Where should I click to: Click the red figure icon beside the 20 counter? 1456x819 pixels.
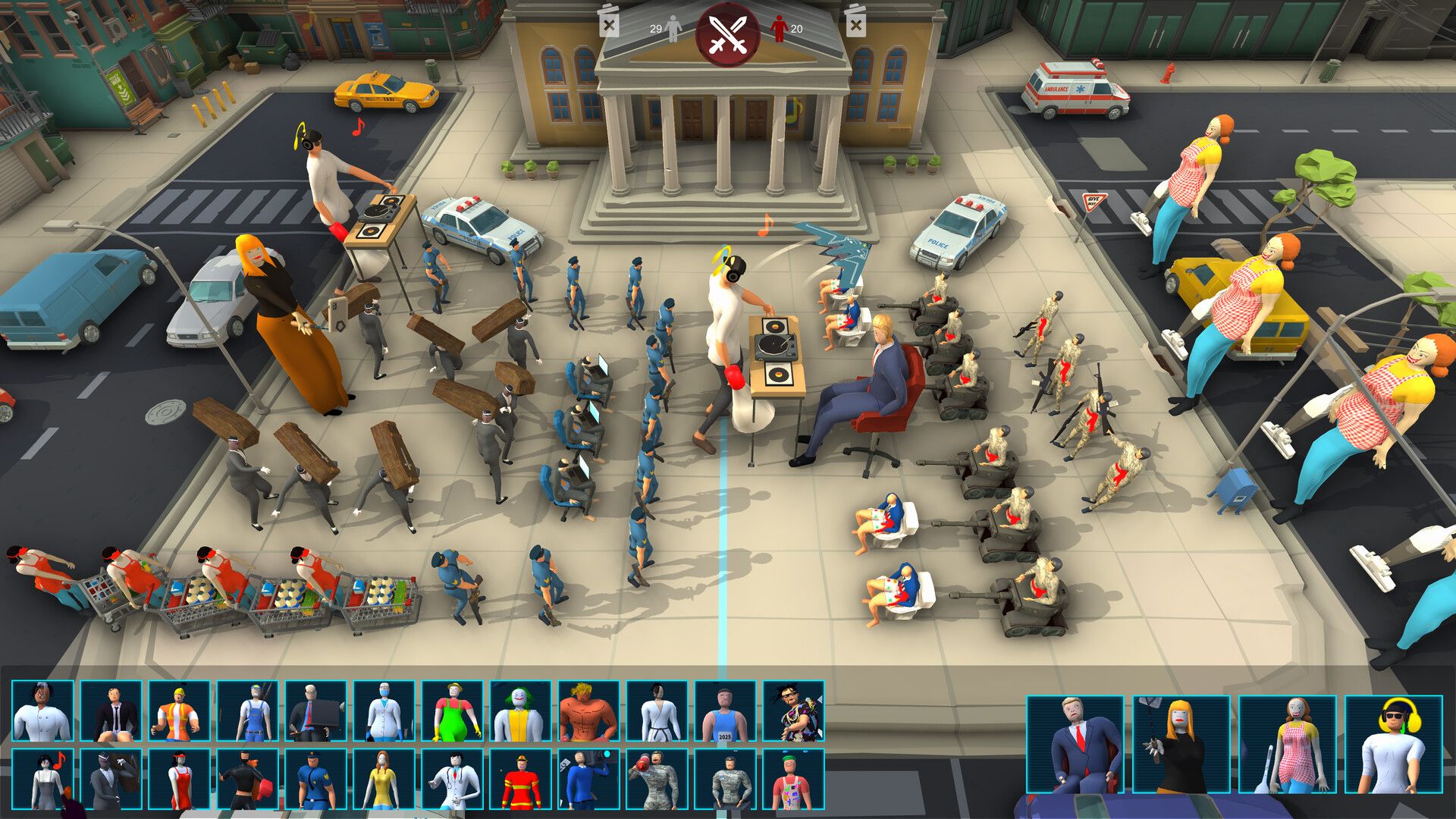pyautogui.click(x=777, y=27)
